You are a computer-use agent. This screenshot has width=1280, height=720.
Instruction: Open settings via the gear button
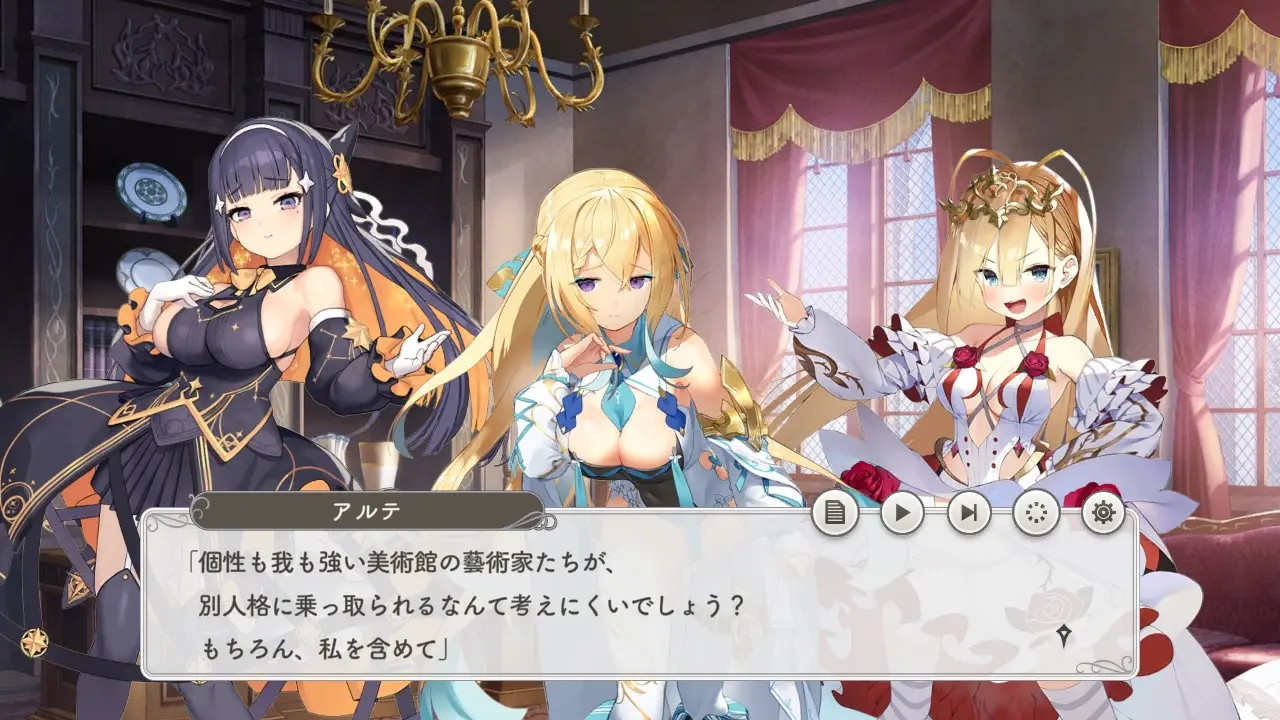(x=1103, y=513)
